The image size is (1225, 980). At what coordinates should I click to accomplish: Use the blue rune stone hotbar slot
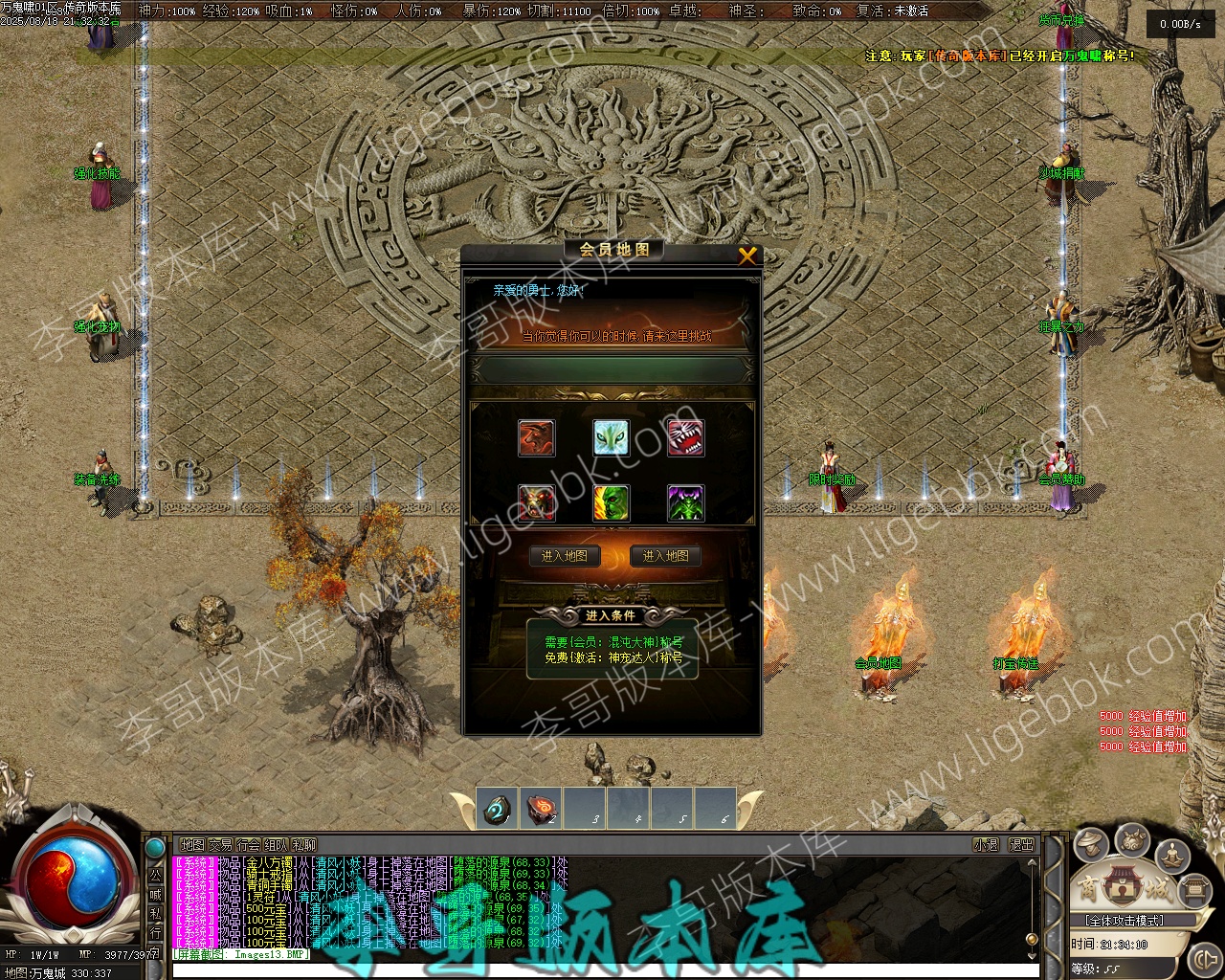click(x=496, y=810)
